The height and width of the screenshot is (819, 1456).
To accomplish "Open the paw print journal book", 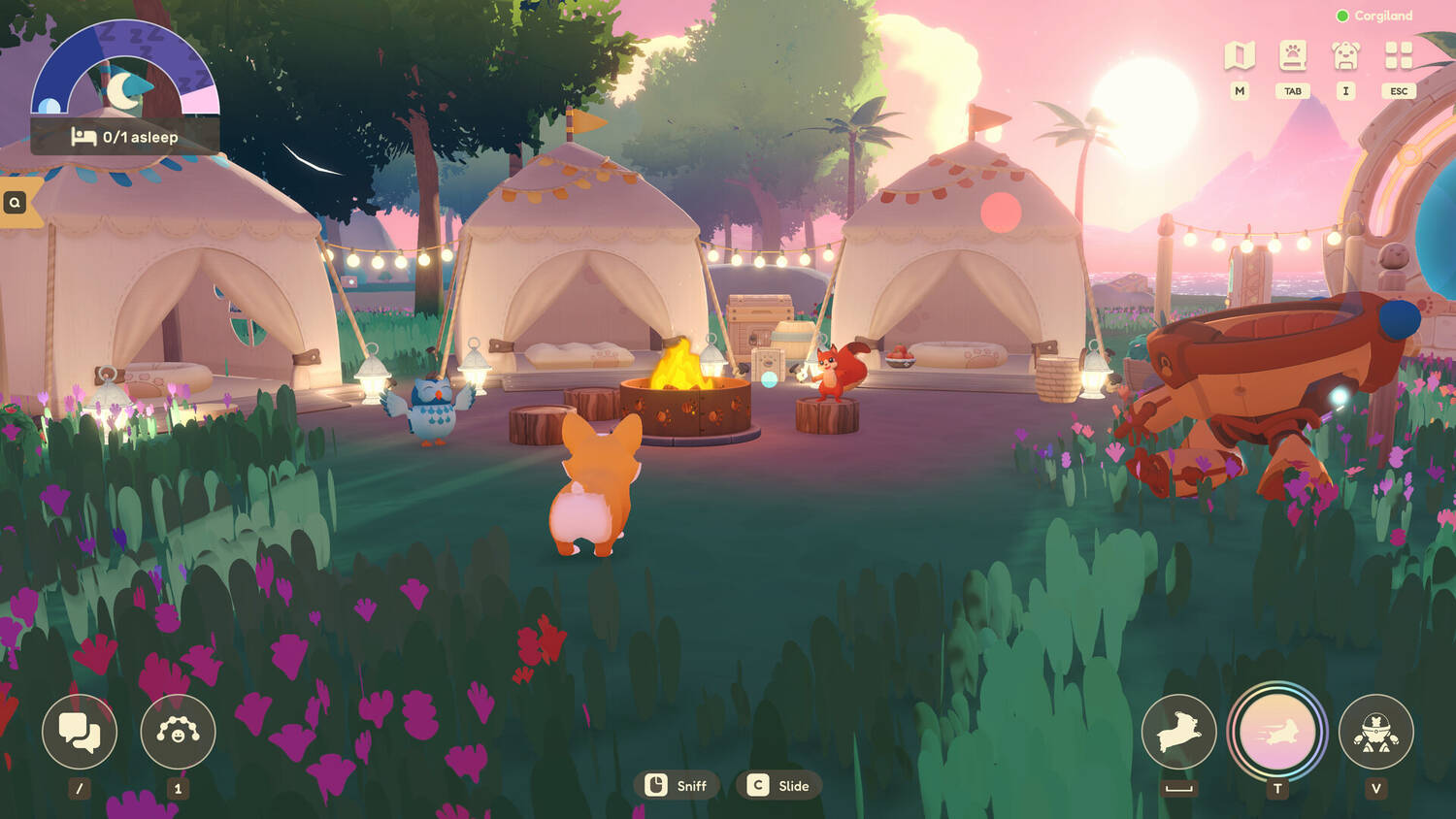I will [x=1292, y=55].
